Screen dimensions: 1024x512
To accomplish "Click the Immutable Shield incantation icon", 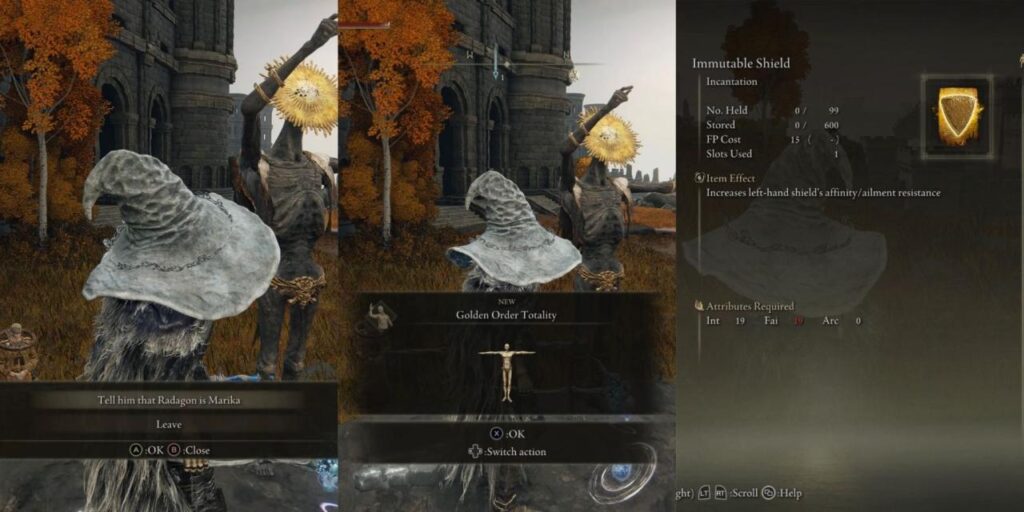I will pyautogui.click(x=956, y=115).
